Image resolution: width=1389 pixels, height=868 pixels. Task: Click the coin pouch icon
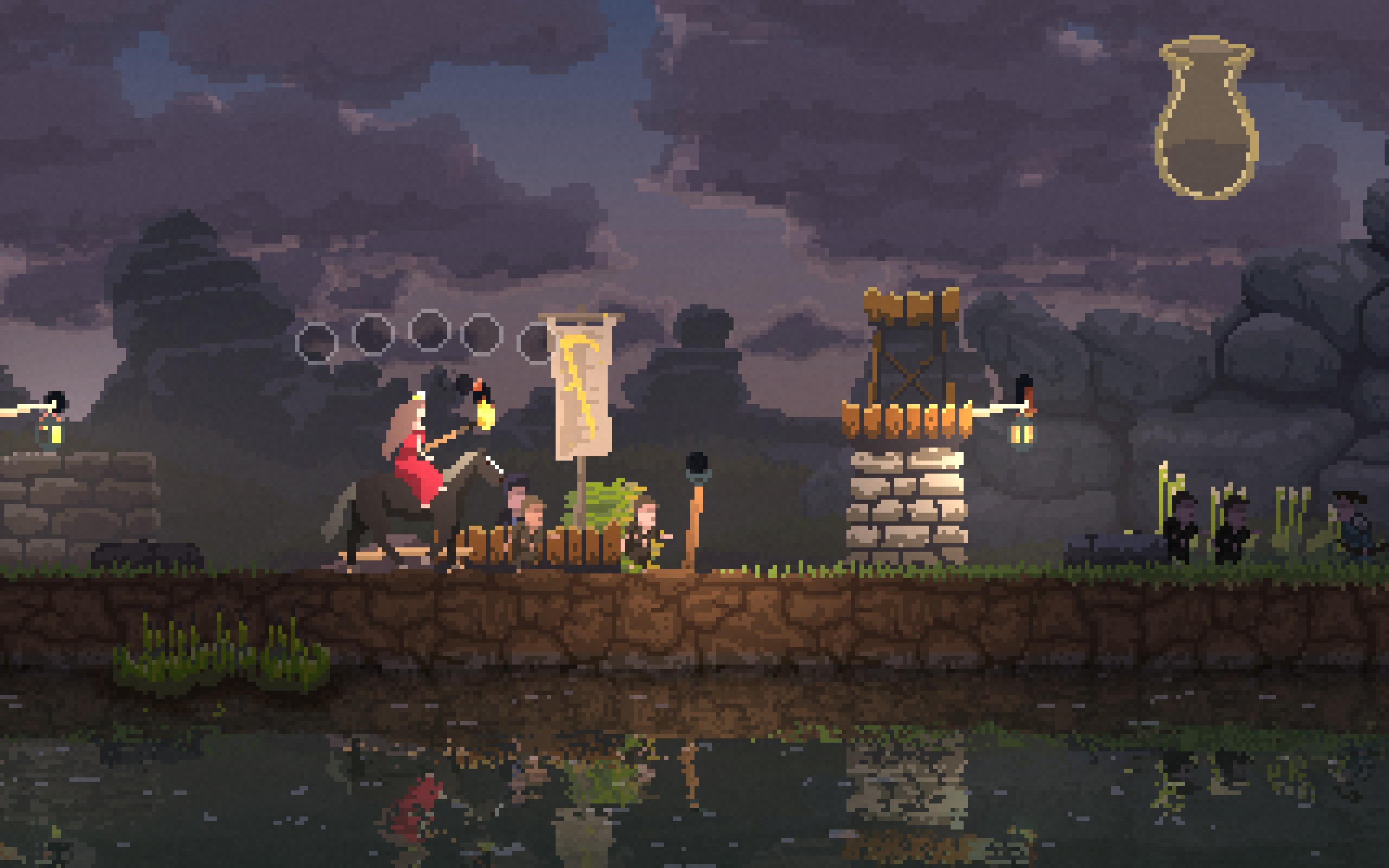[1206, 119]
